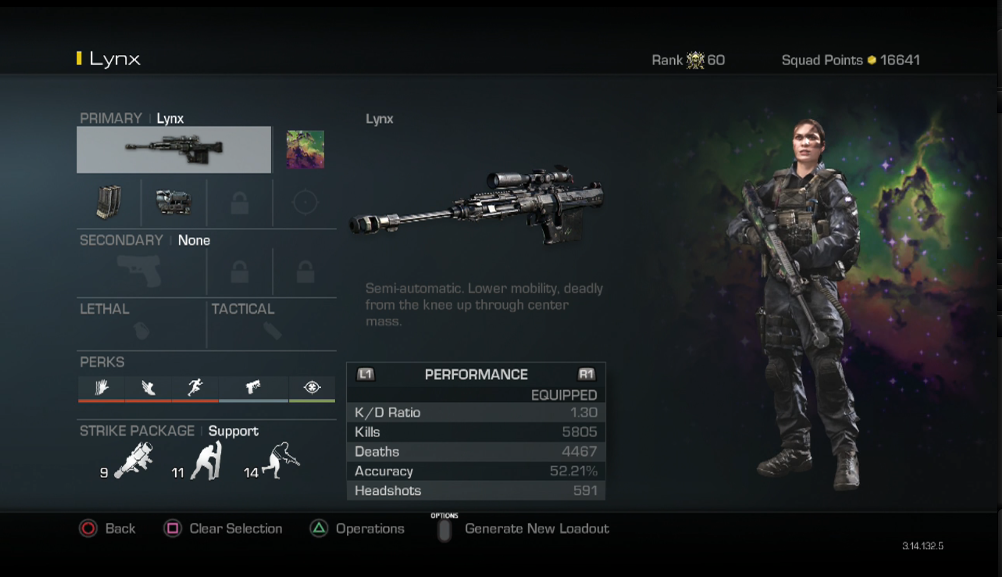Image resolution: width=1002 pixels, height=577 pixels.
Task: Select the winged boot perk
Action: tap(149, 387)
